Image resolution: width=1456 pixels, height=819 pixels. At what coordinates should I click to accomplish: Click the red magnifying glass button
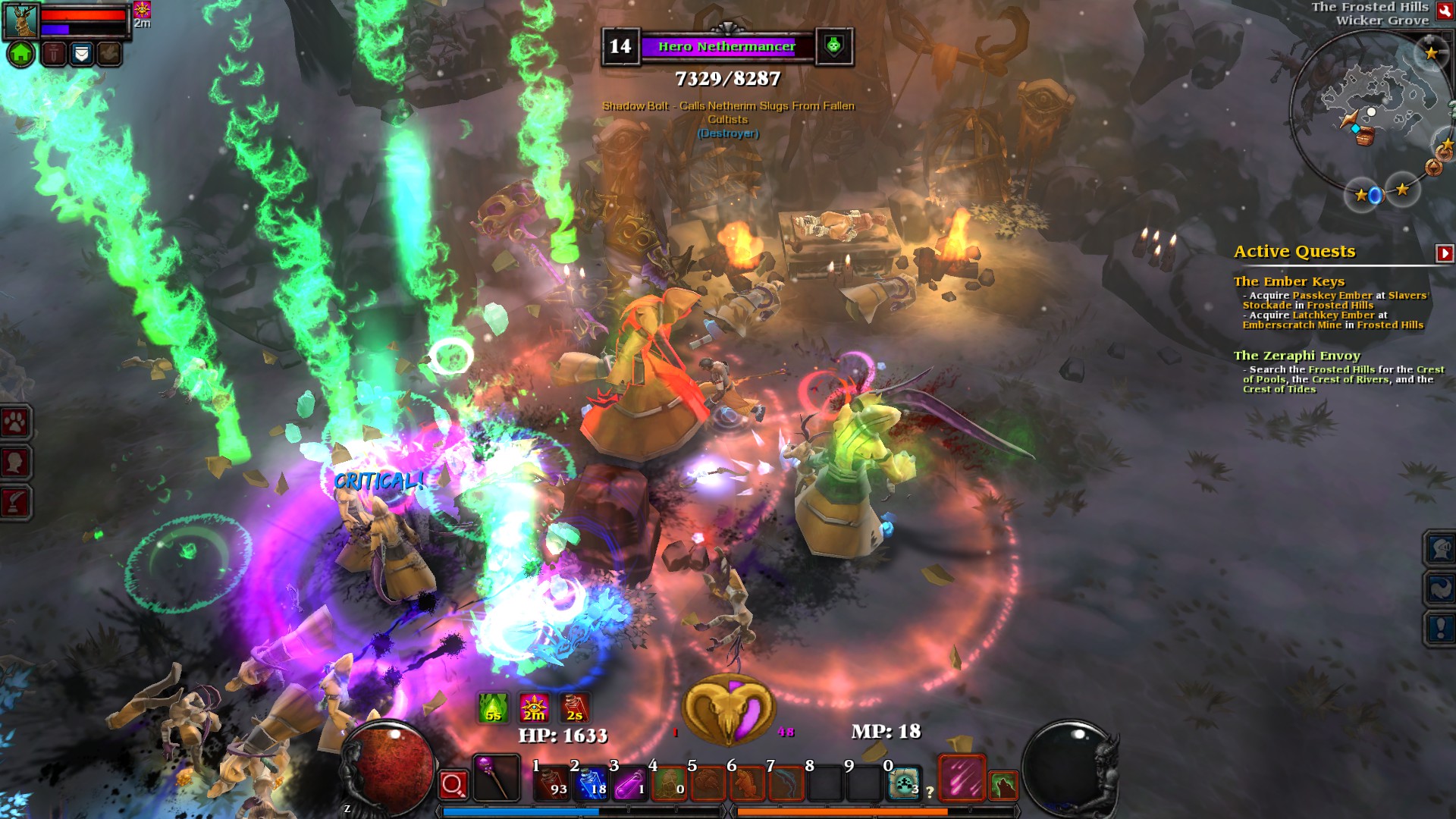(x=453, y=785)
